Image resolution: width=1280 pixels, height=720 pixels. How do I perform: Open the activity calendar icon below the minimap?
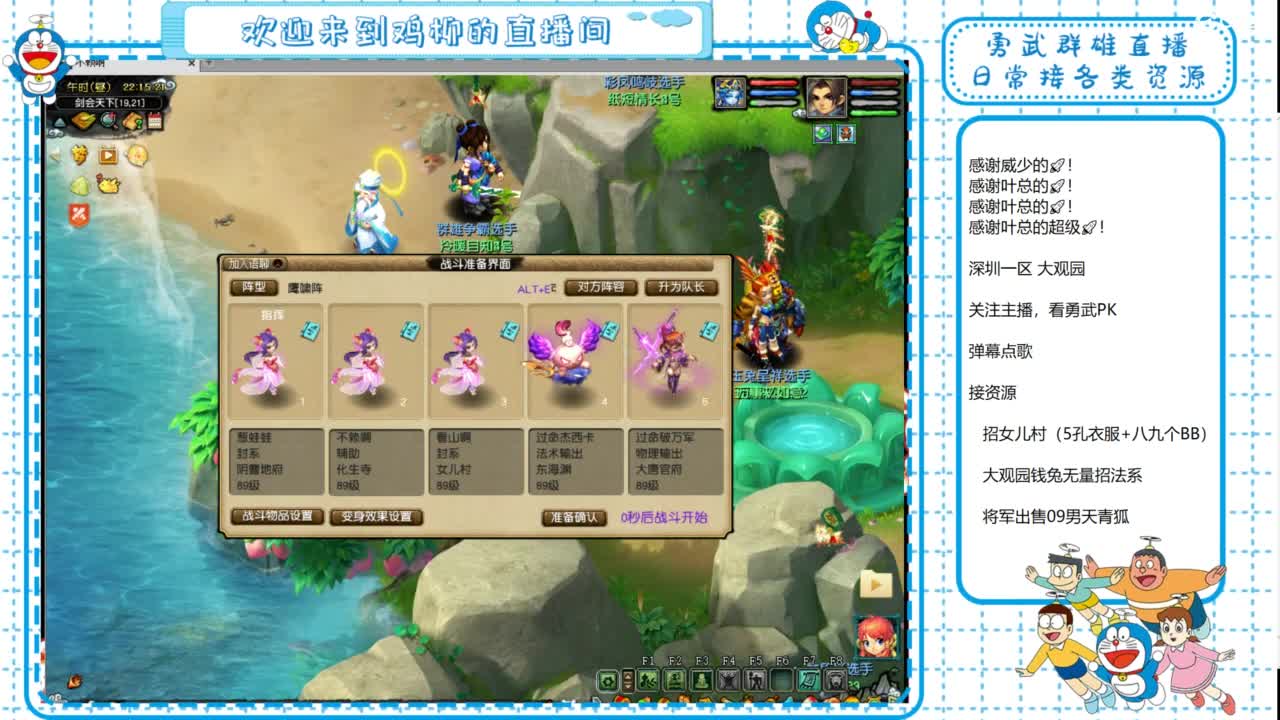[154, 121]
